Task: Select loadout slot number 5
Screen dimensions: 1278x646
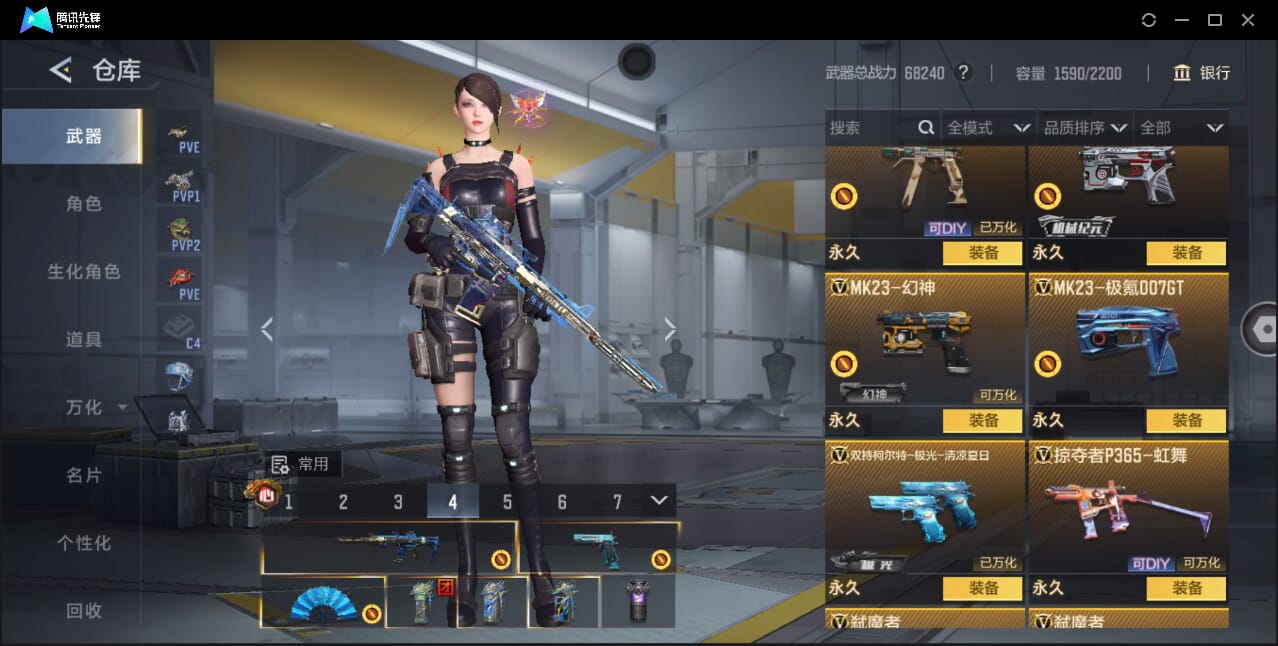Action: pyautogui.click(x=507, y=502)
